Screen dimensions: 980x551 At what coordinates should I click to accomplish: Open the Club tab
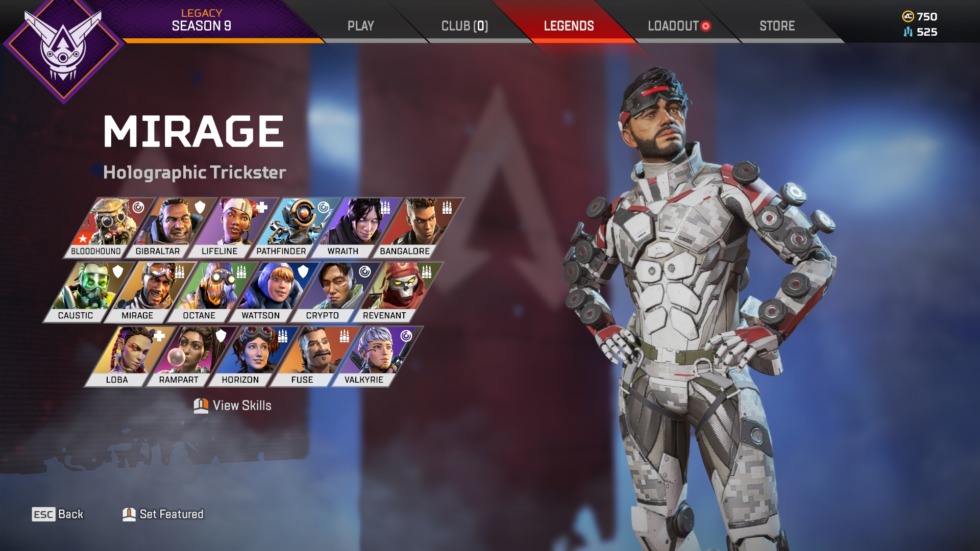click(464, 26)
